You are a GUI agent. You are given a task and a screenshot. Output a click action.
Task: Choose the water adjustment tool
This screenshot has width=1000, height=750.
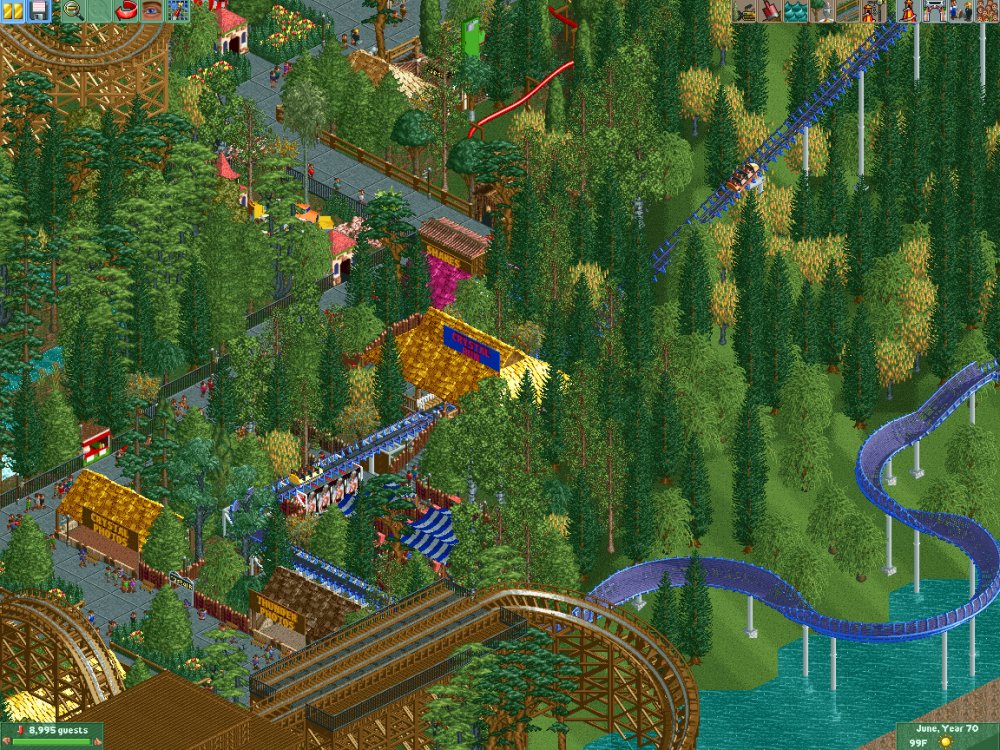pyautogui.click(x=795, y=11)
